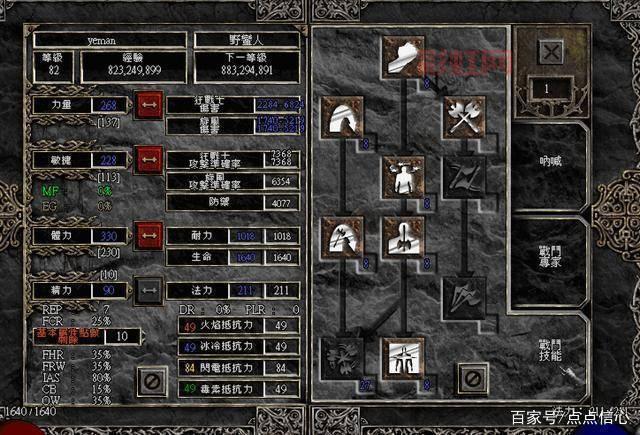Pick the Double Swing crossed axes skill

[464, 116]
